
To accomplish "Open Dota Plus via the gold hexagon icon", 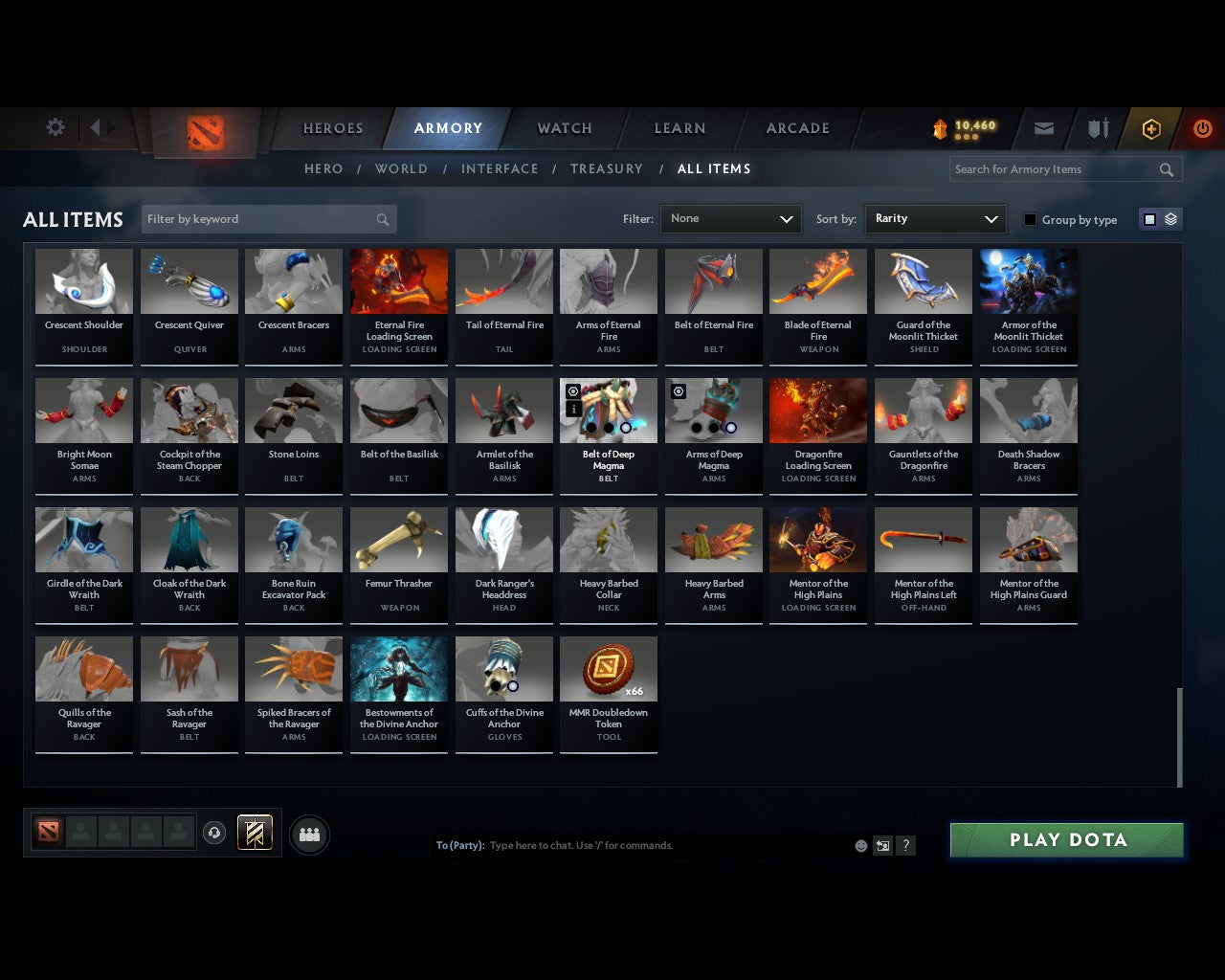I will click(1150, 127).
